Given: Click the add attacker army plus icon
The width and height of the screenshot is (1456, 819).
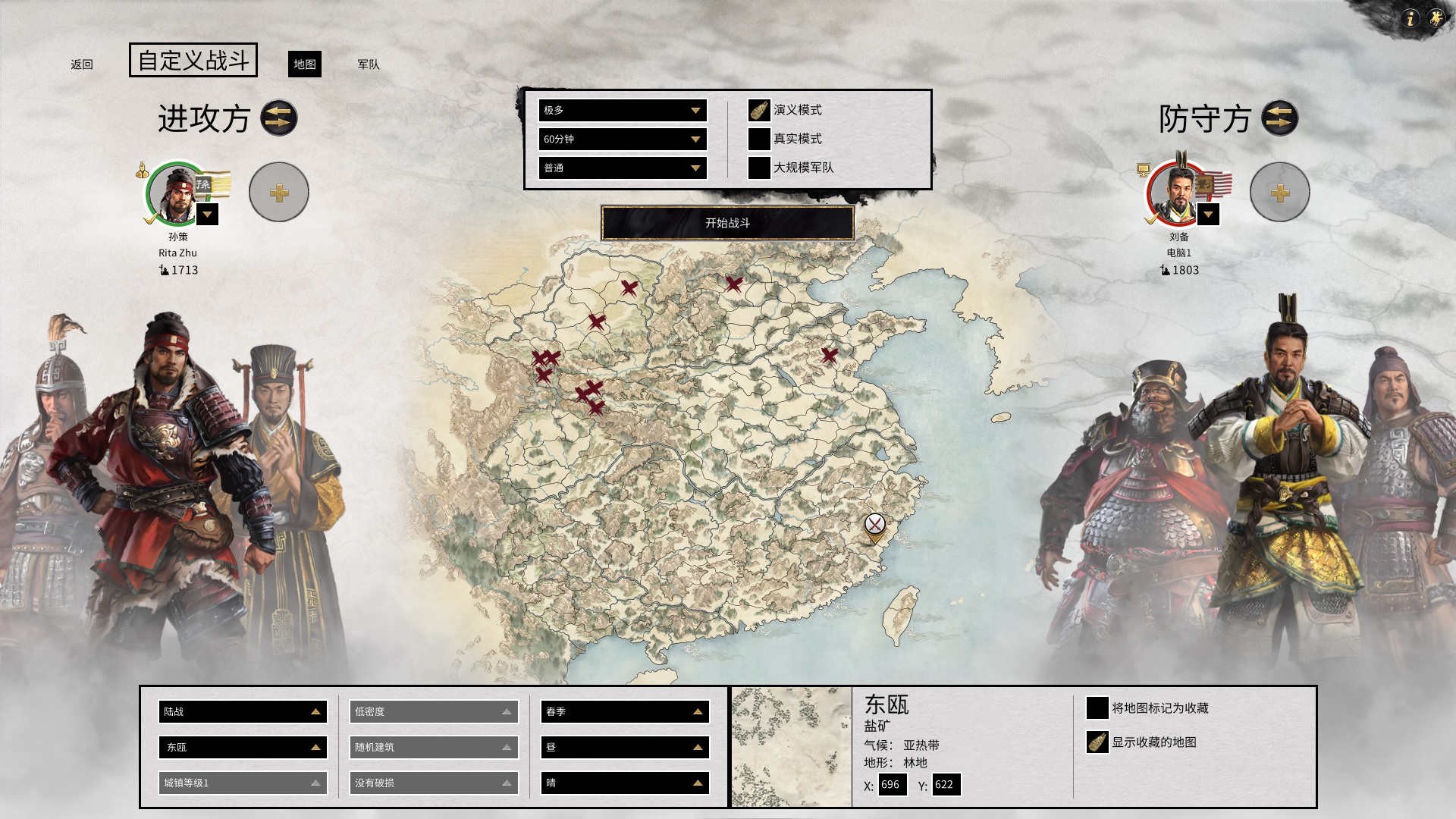Looking at the screenshot, I should point(278,192).
